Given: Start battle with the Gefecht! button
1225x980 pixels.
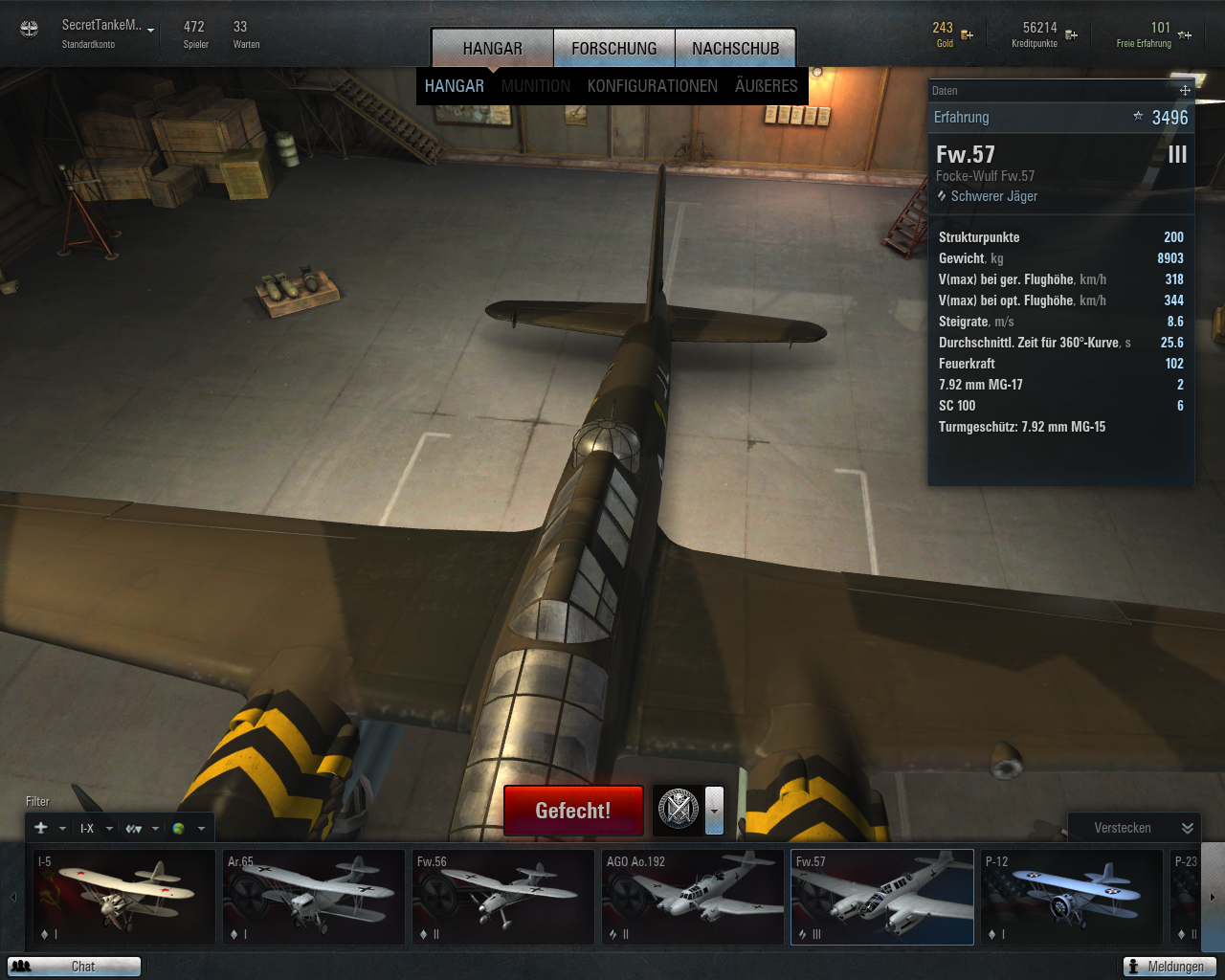Looking at the screenshot, I should pyautogui.click(x=572, y=811).
